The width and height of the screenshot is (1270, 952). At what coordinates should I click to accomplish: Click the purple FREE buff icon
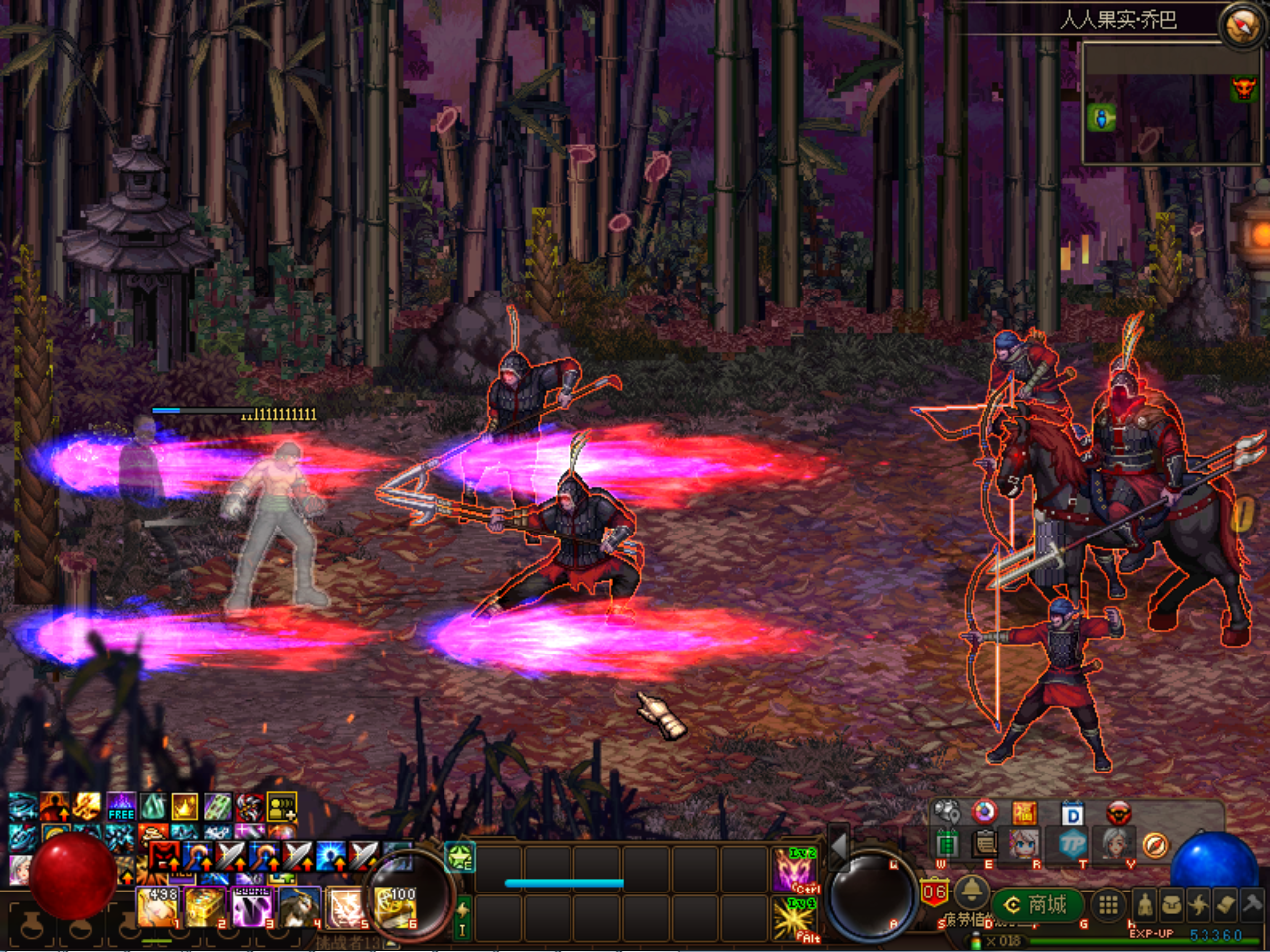click(121, 807)
